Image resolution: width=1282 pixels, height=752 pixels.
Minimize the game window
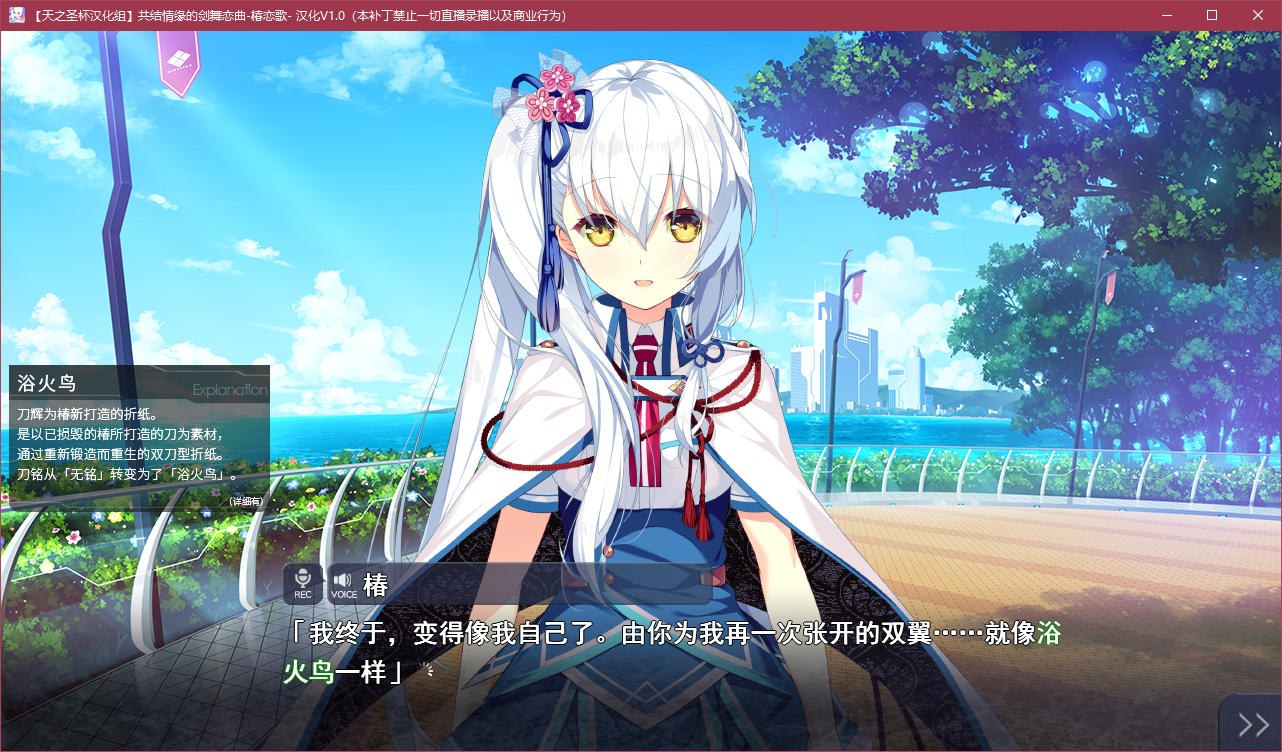[1165, 15]
